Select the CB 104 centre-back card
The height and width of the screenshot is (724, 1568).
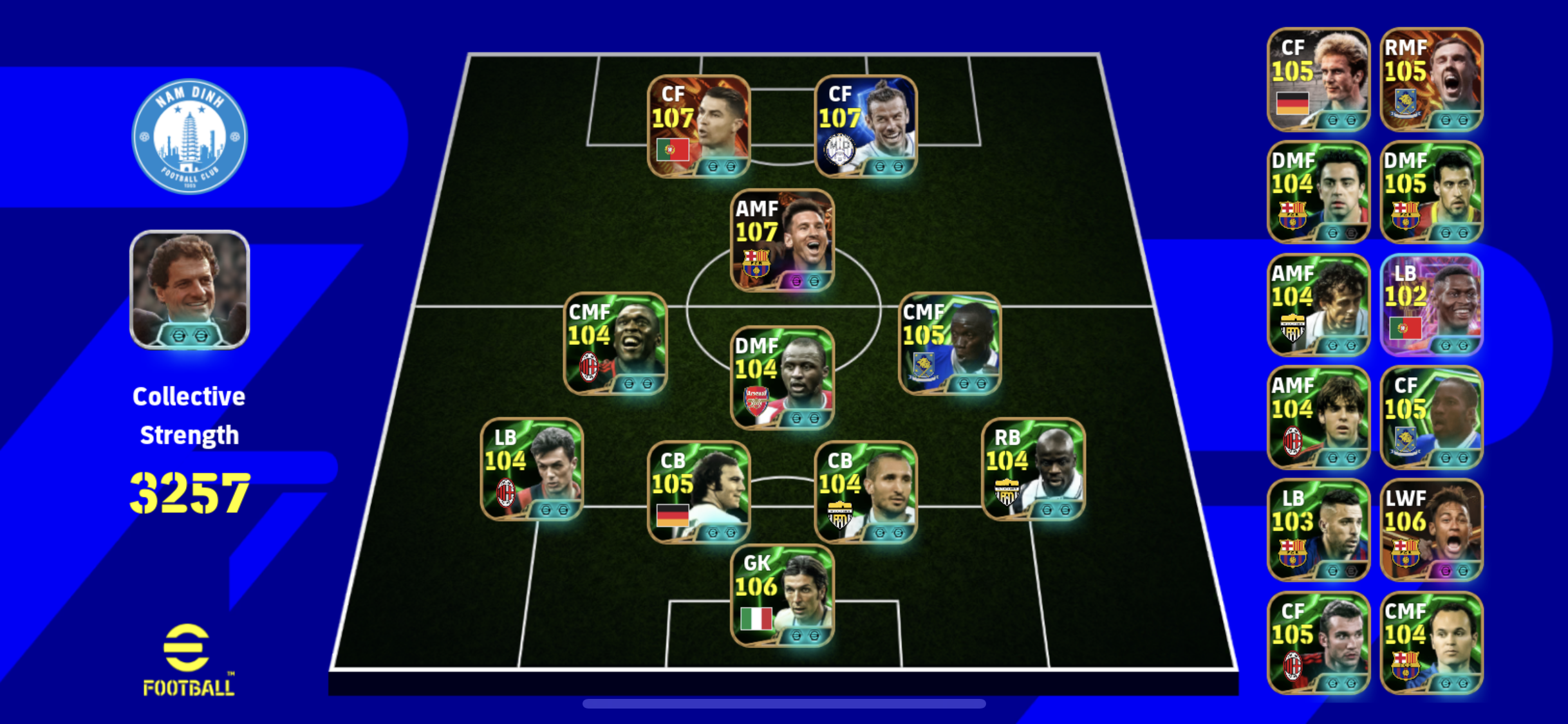coord(866,492)
